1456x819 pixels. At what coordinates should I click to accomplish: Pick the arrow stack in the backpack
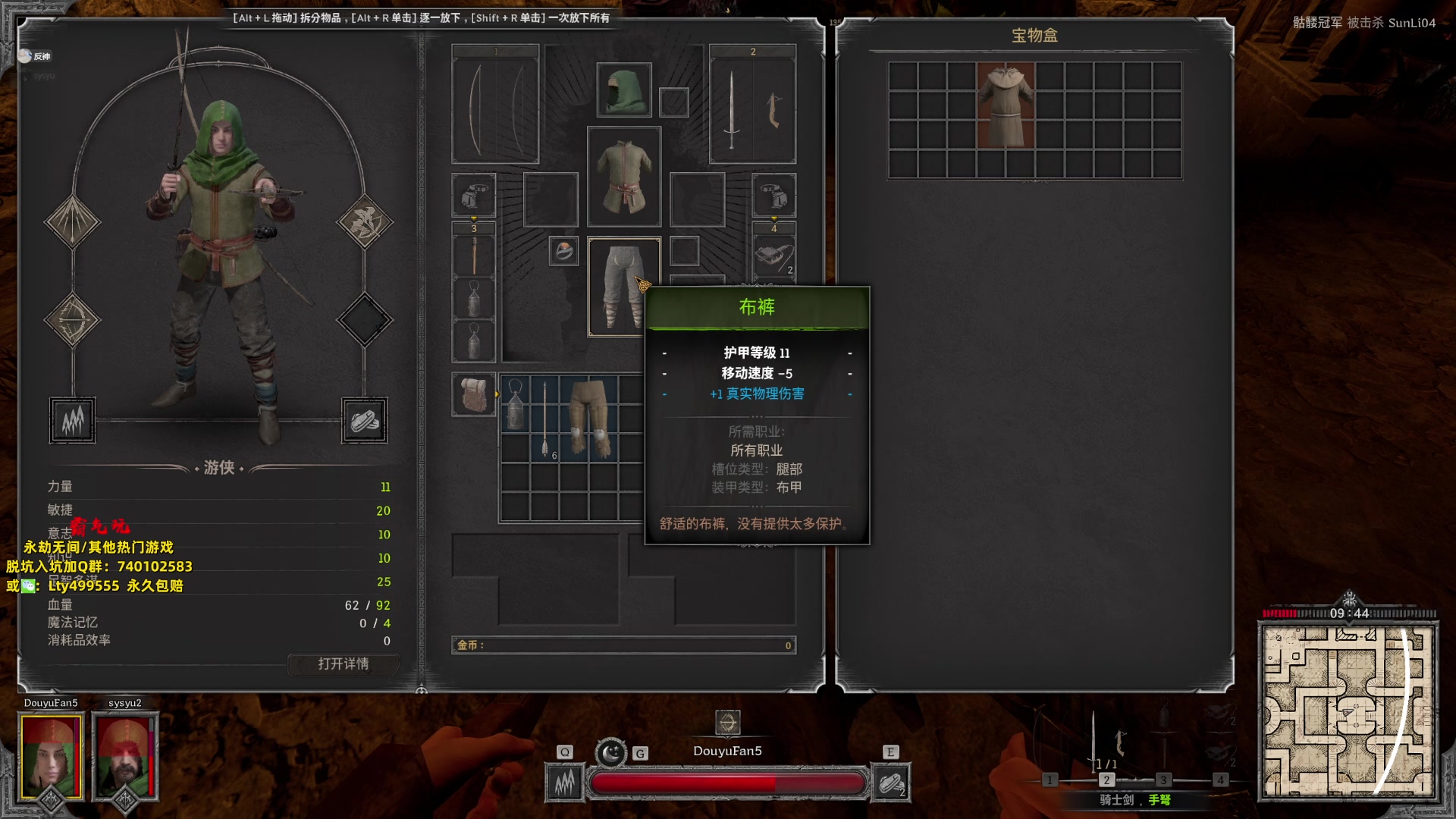pos(544,418)
